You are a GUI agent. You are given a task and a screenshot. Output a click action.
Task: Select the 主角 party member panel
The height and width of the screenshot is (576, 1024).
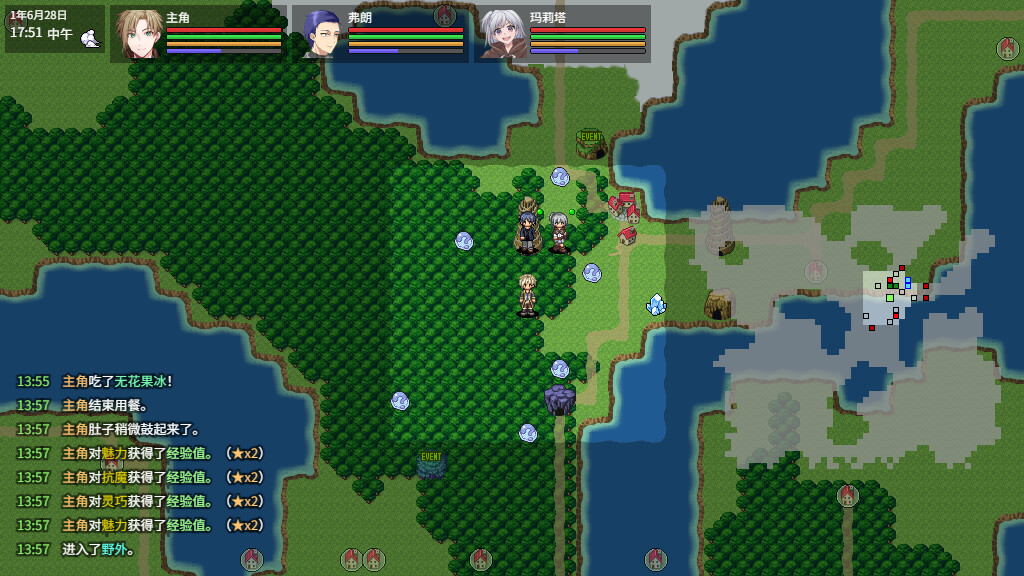pos(198,33)
